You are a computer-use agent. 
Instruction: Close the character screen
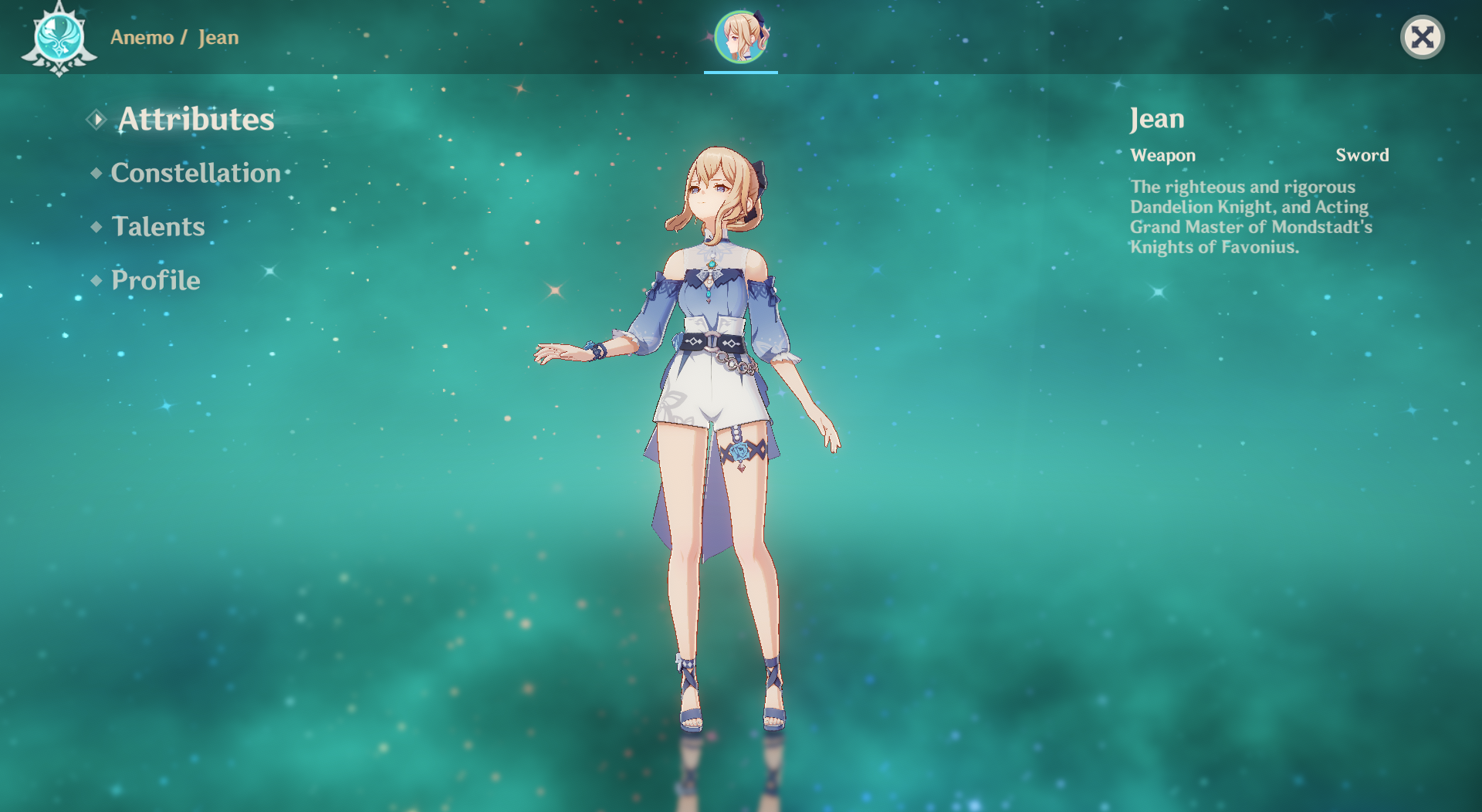click(1422, 37)
